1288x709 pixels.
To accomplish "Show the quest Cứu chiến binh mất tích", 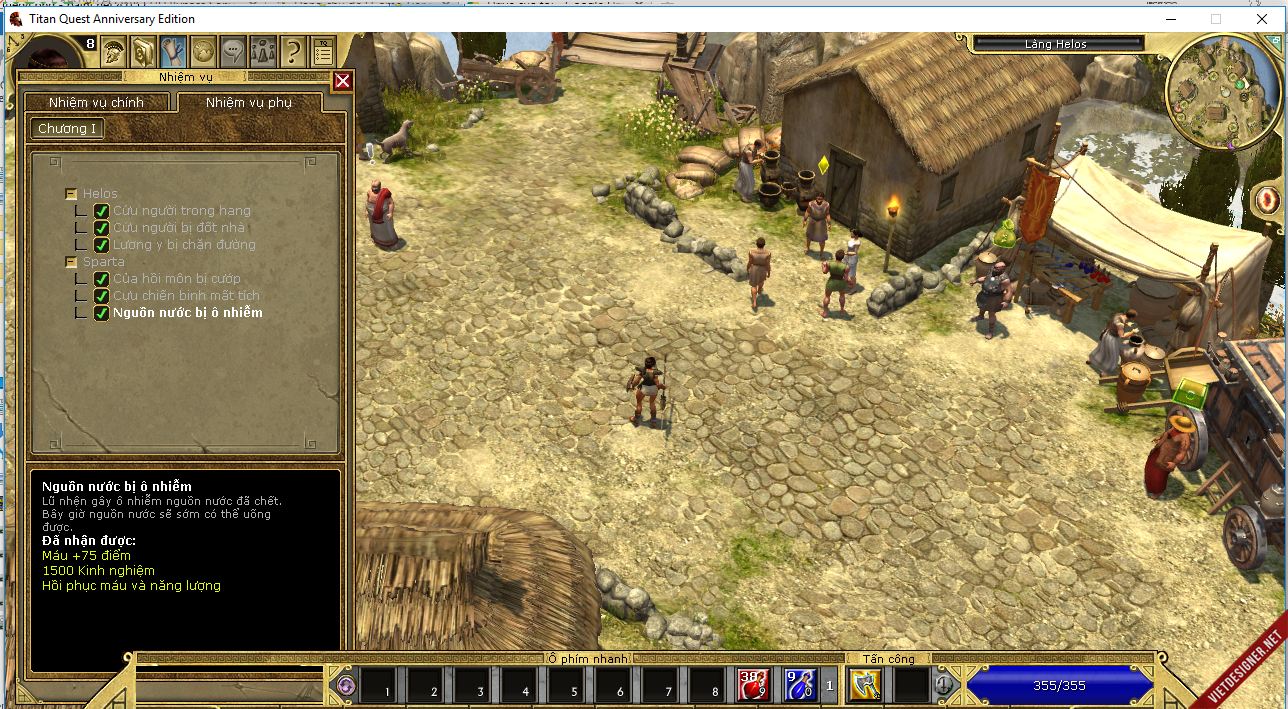I will click(186, 296).
